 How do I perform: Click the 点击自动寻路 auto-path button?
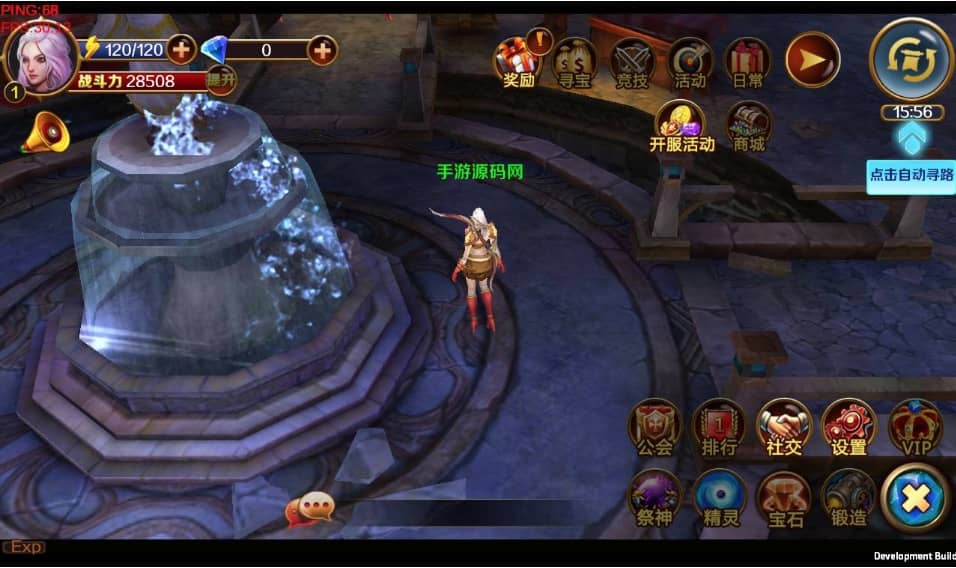tap(911, 174)
